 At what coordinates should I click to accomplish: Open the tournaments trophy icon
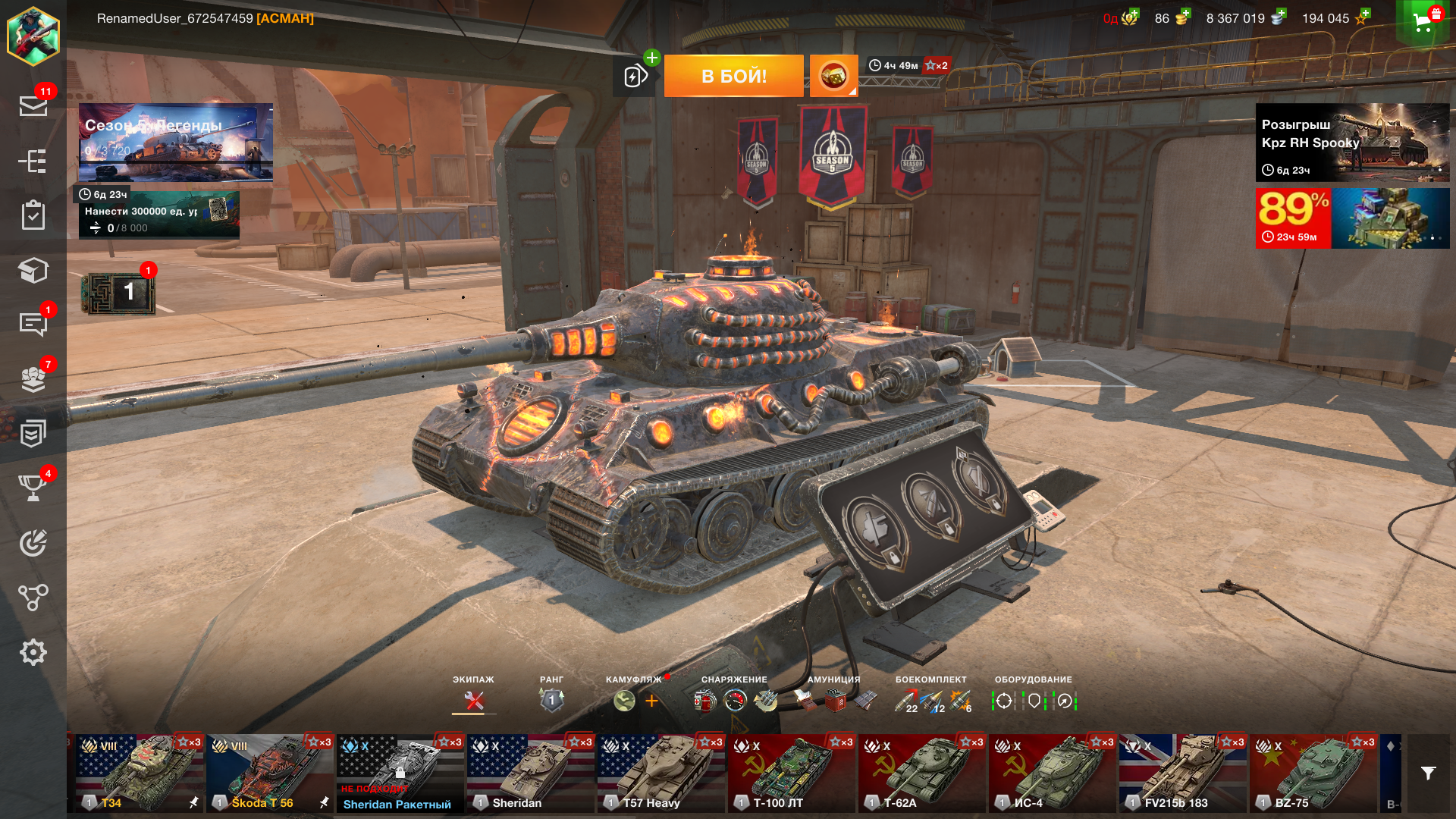click(x=33, y=488)
